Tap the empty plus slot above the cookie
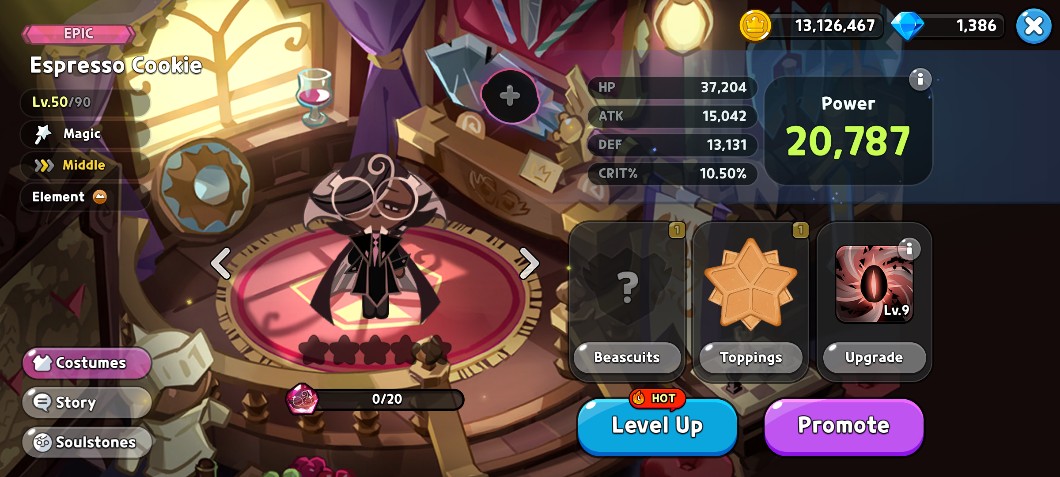The image size is (1060, 477). 510,96
